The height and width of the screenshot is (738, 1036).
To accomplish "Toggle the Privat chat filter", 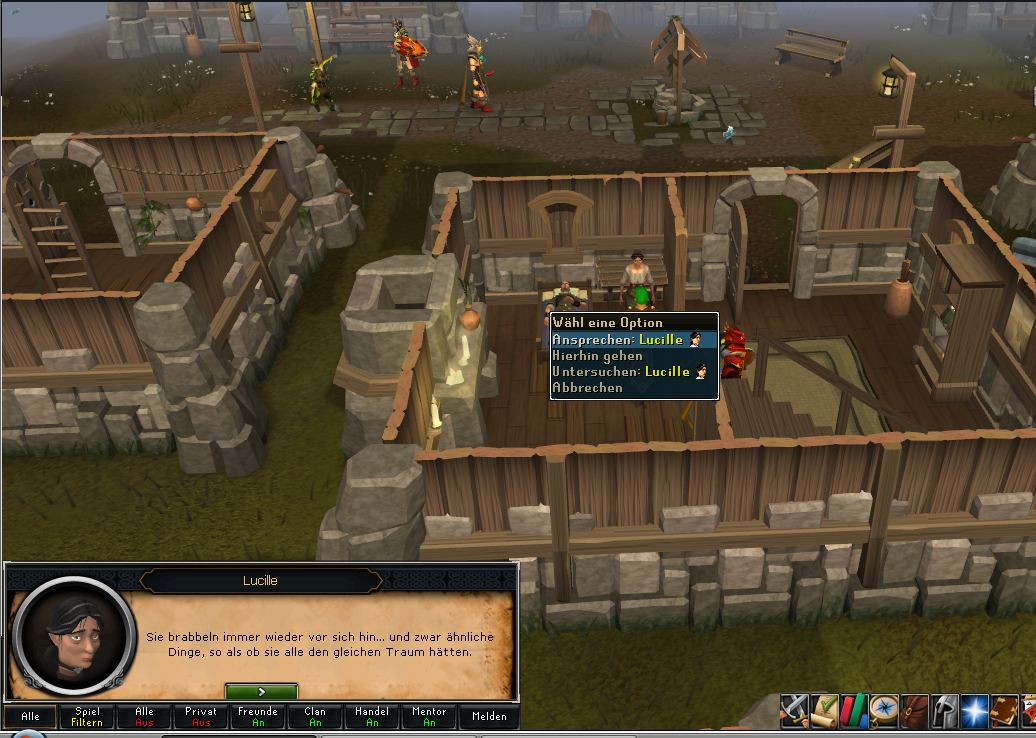I will pyautogui.click(x=201, y=716).
